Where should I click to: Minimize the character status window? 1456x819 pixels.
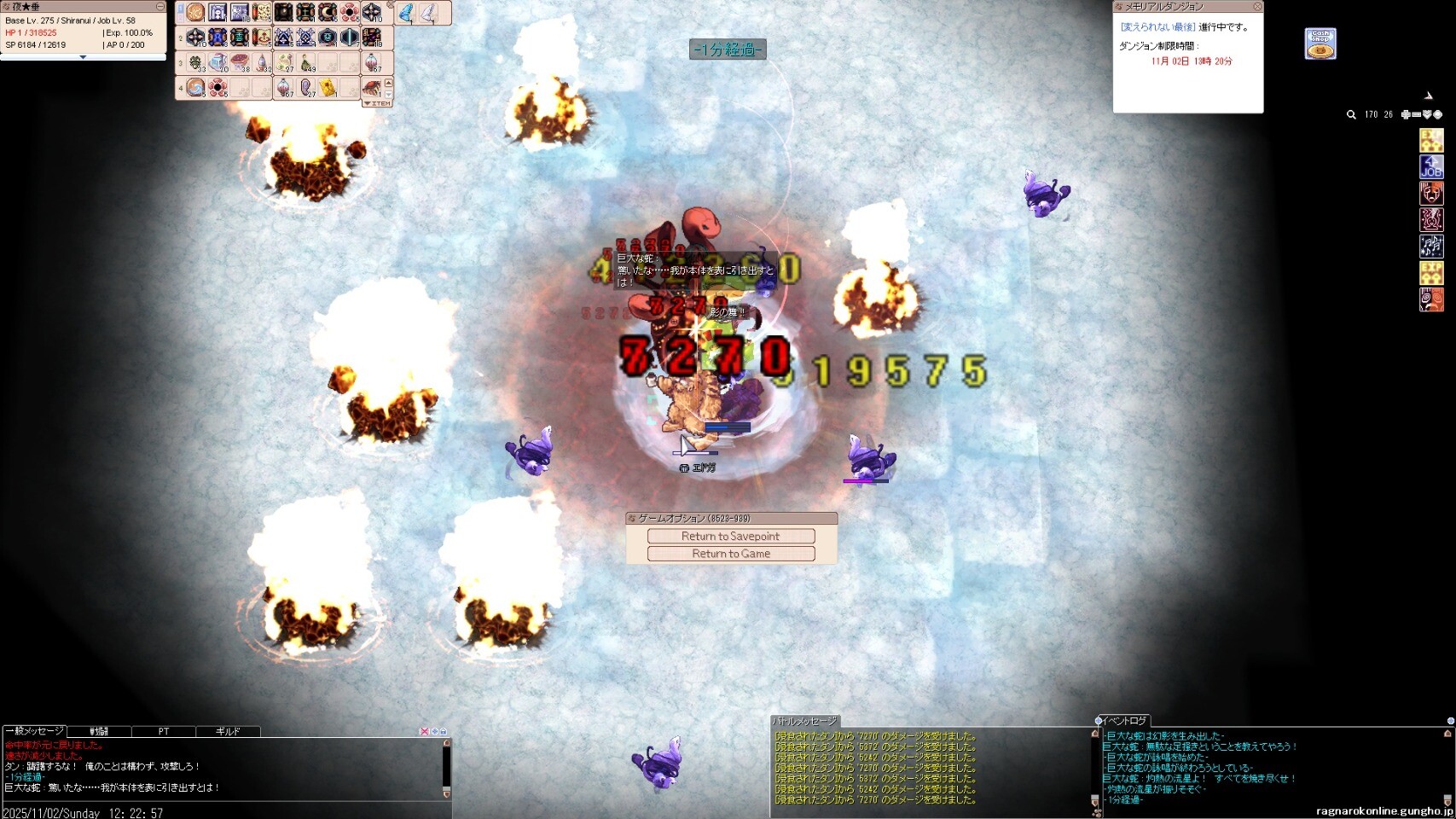[160, 7]
